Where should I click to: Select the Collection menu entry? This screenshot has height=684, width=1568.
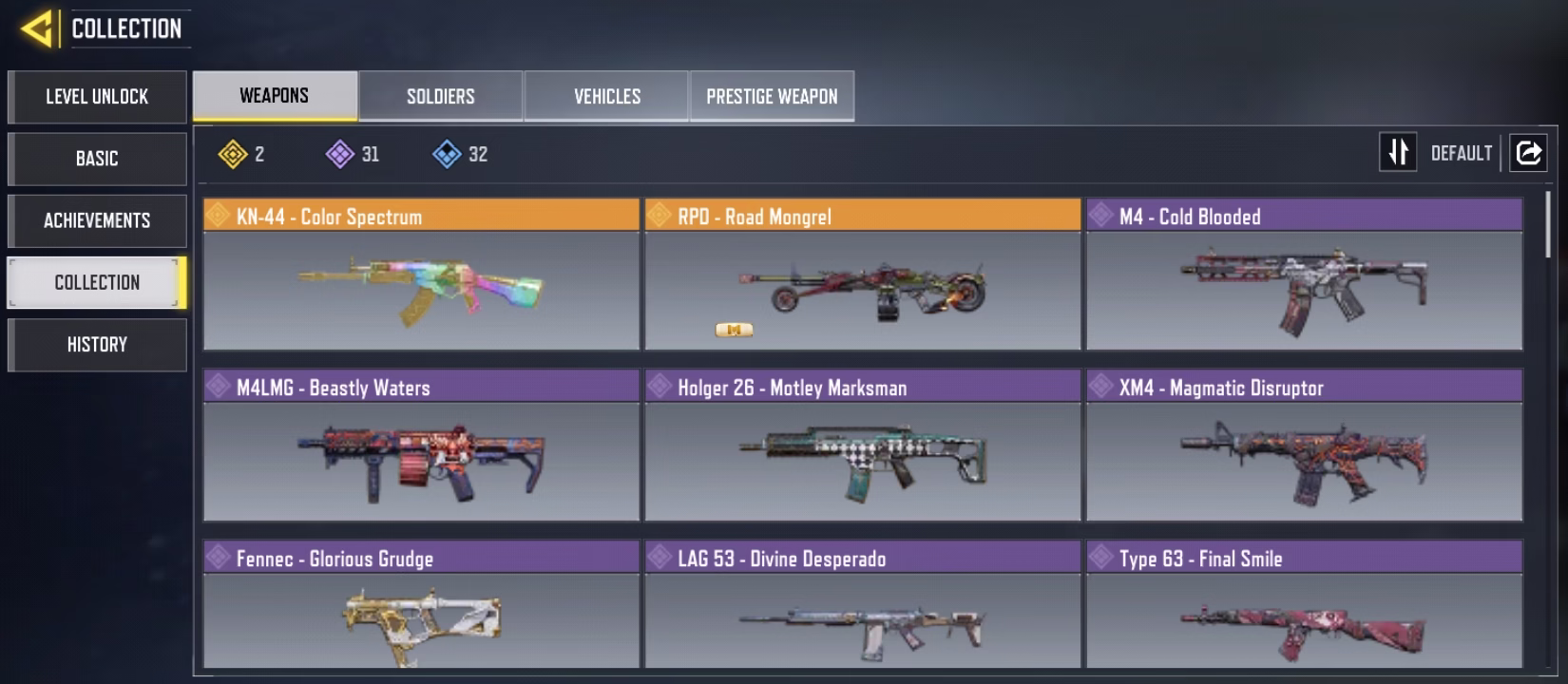click(x=97, y=282)
